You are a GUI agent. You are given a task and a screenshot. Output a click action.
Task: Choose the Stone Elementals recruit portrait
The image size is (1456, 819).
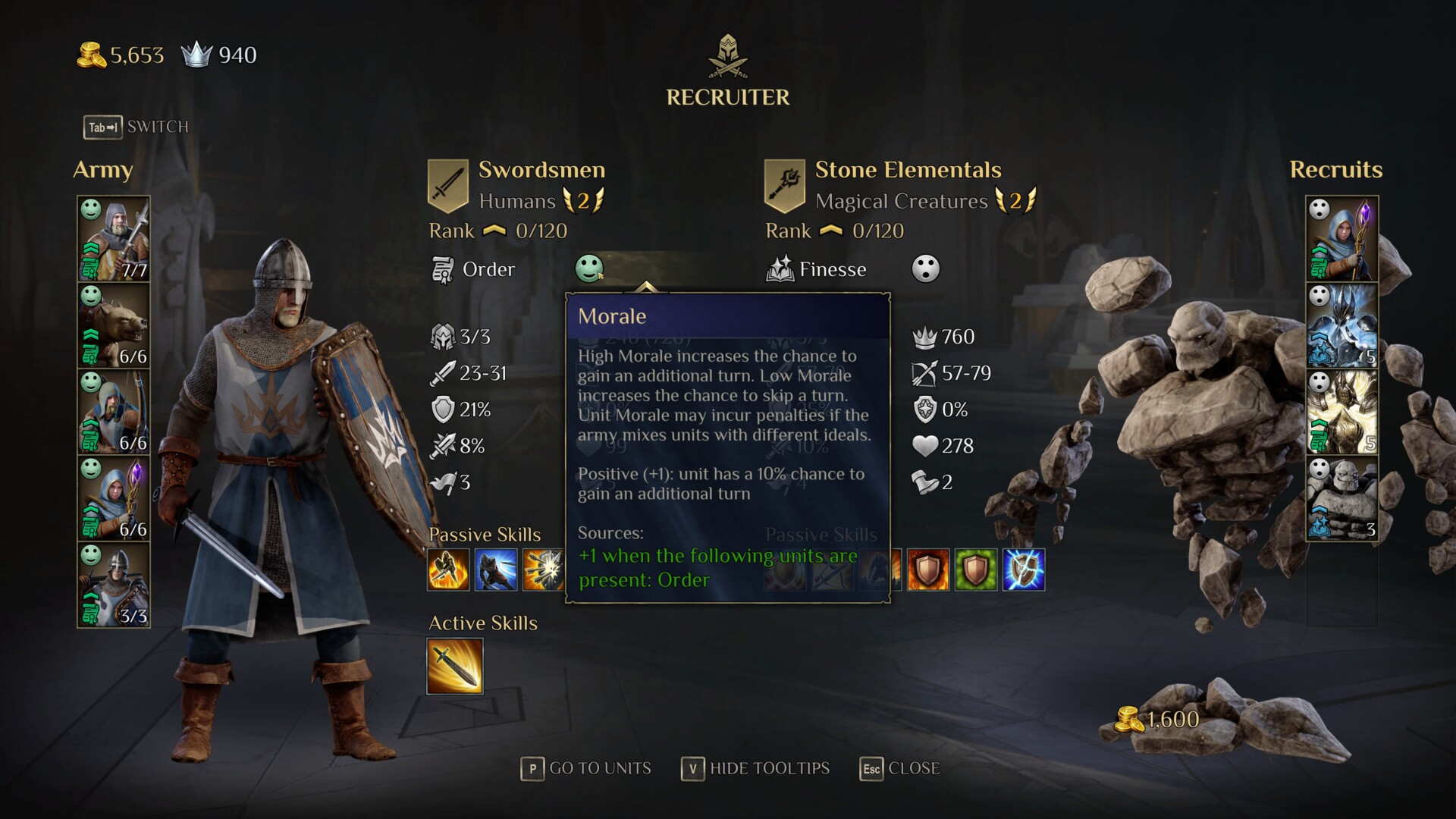1341,498
